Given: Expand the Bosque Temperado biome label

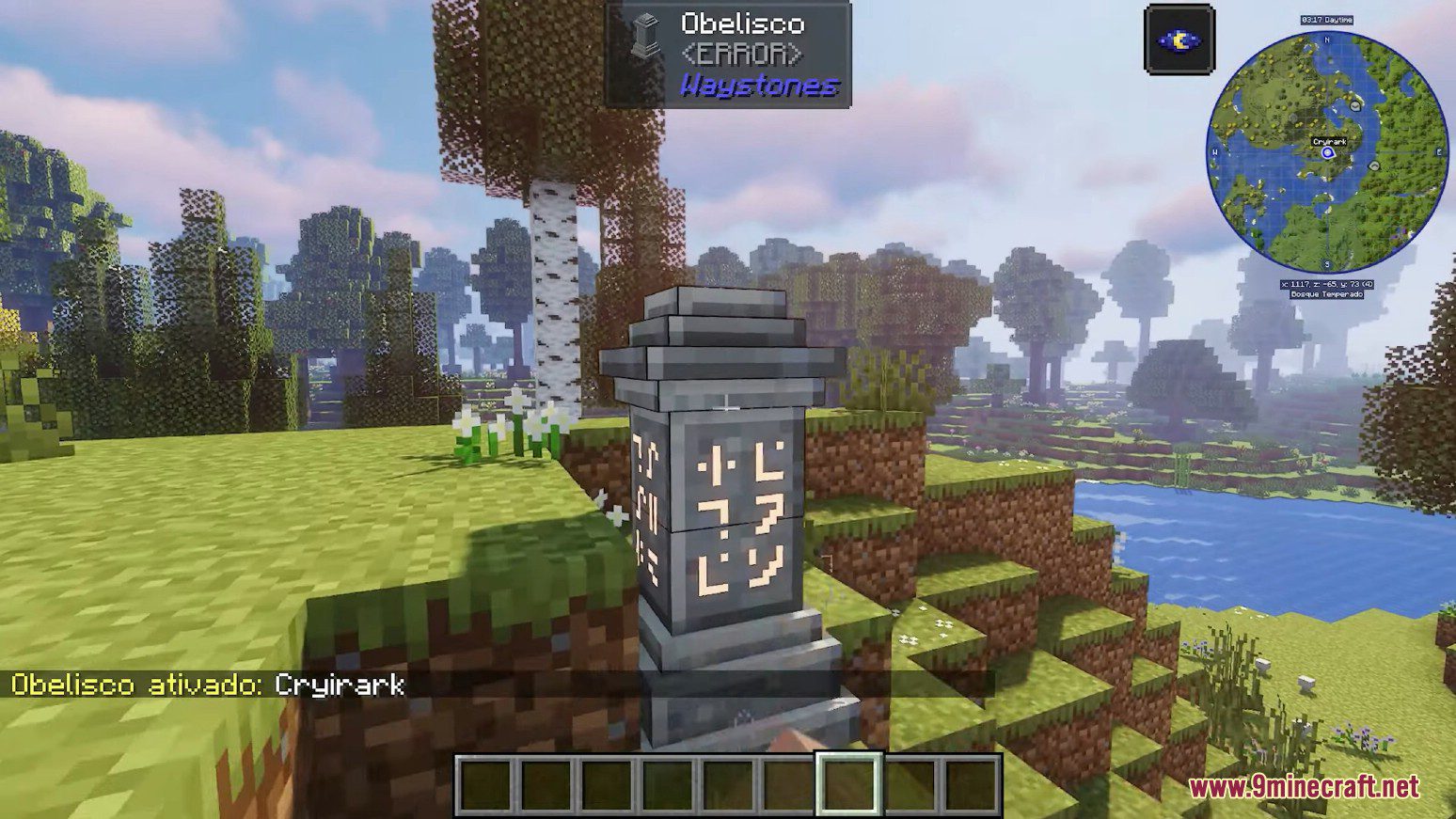Looking at the screenshot, I should coord(1326,295).
